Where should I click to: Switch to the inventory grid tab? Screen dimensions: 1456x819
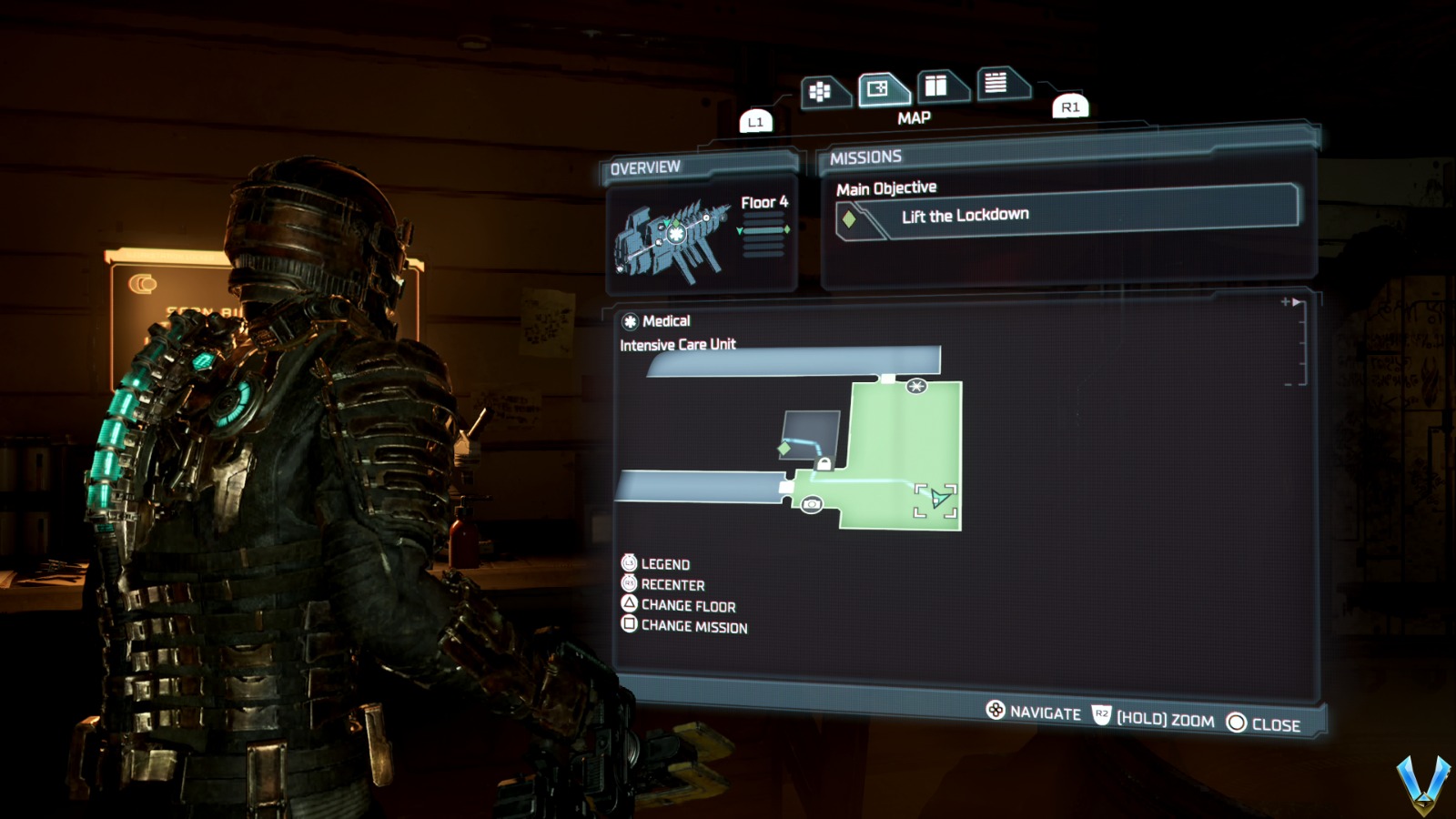tap(821, 91)
